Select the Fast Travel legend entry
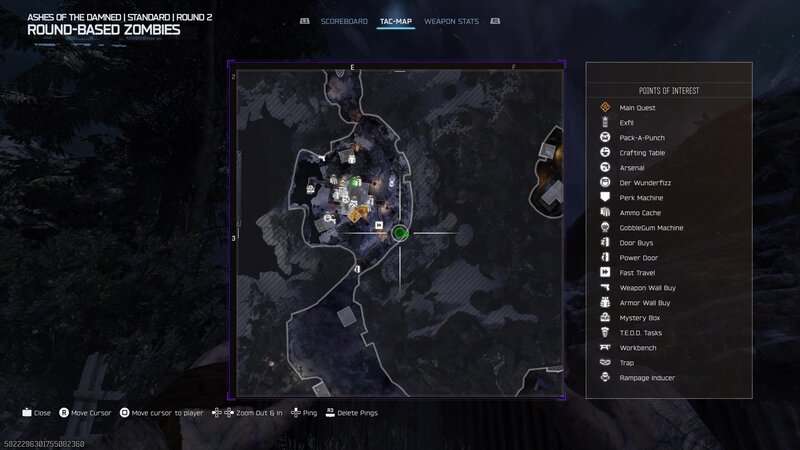The image size is (800, 450). tap(637, 273)
